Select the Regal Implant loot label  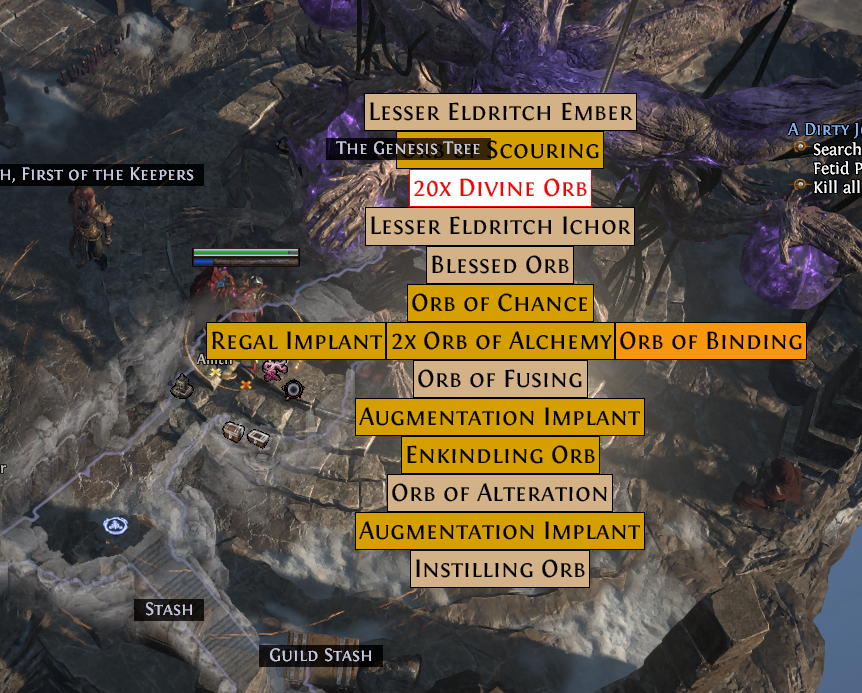pyautogui.click(x=296, y=341)
